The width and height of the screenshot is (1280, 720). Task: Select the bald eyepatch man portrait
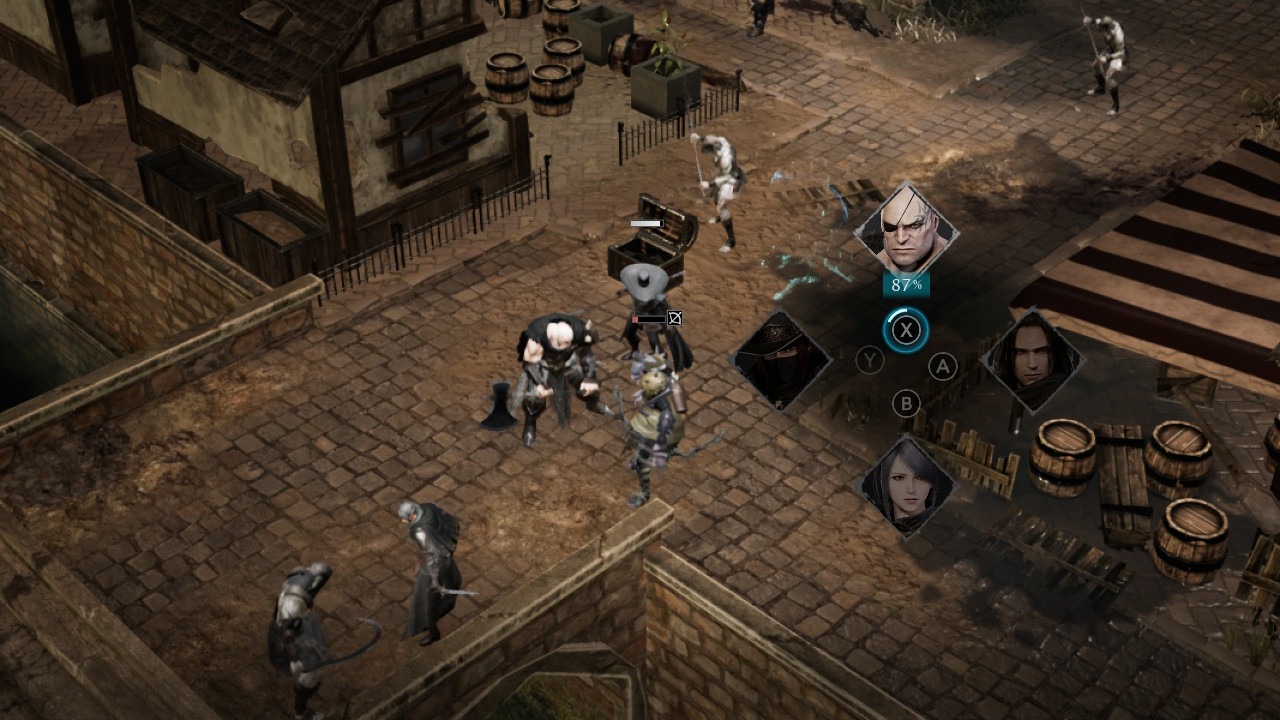pos(906,230)
